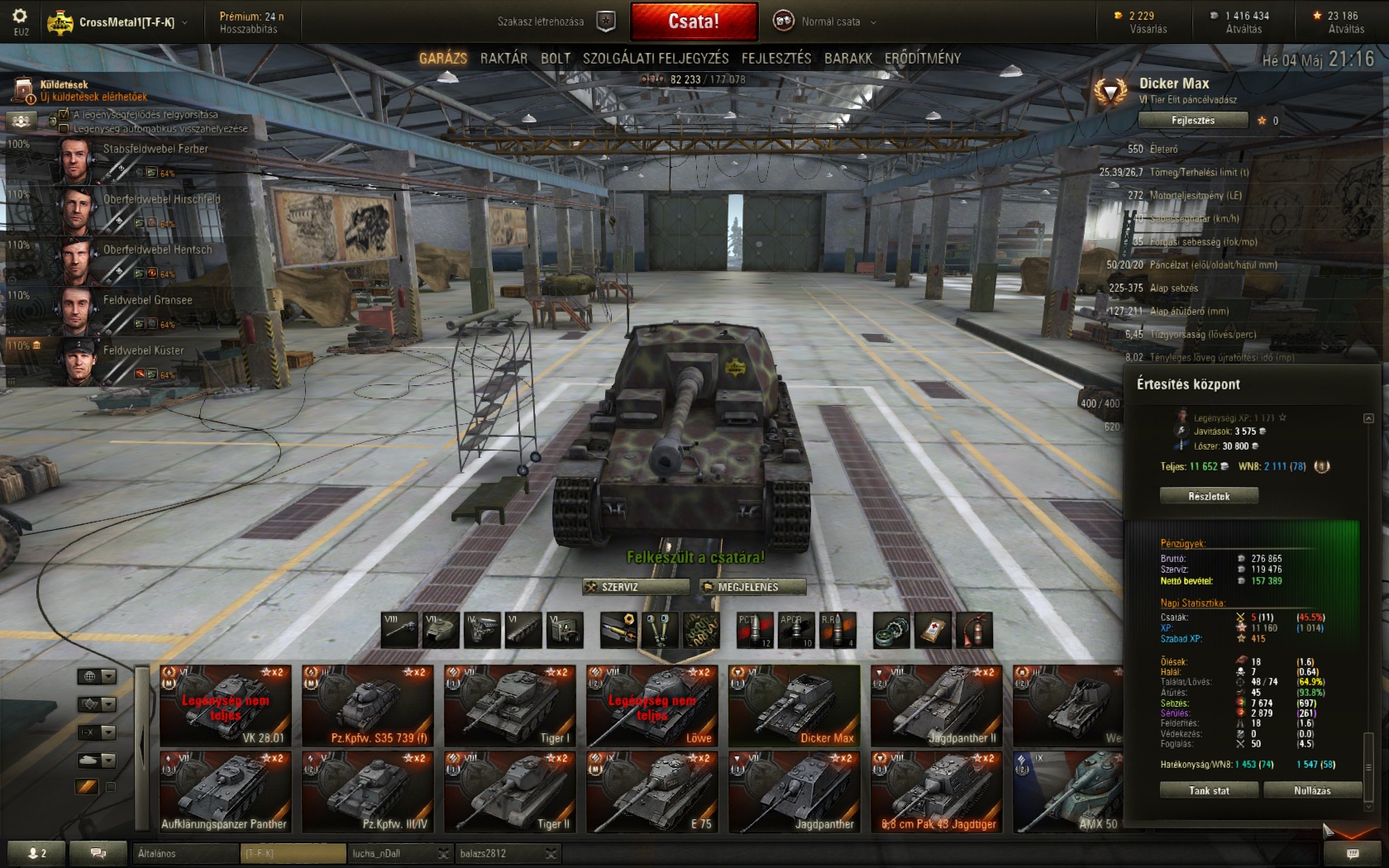
Task: Open the ERŐDÍTMÉNY tab
Action: 923,58
